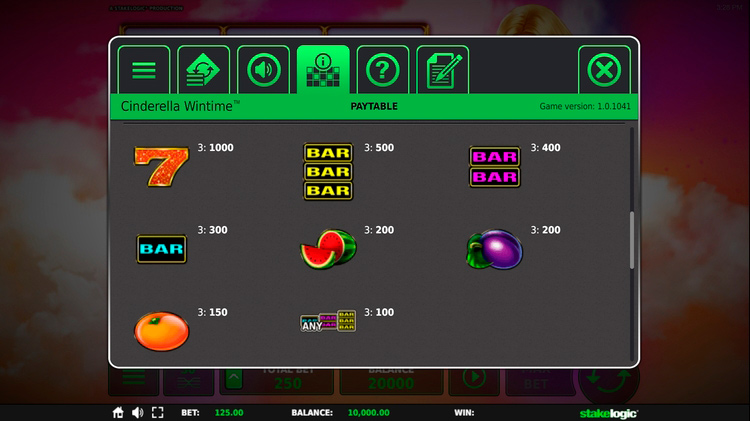Open the game rules notepad tab
750x421 pixels.
[442, 70]
